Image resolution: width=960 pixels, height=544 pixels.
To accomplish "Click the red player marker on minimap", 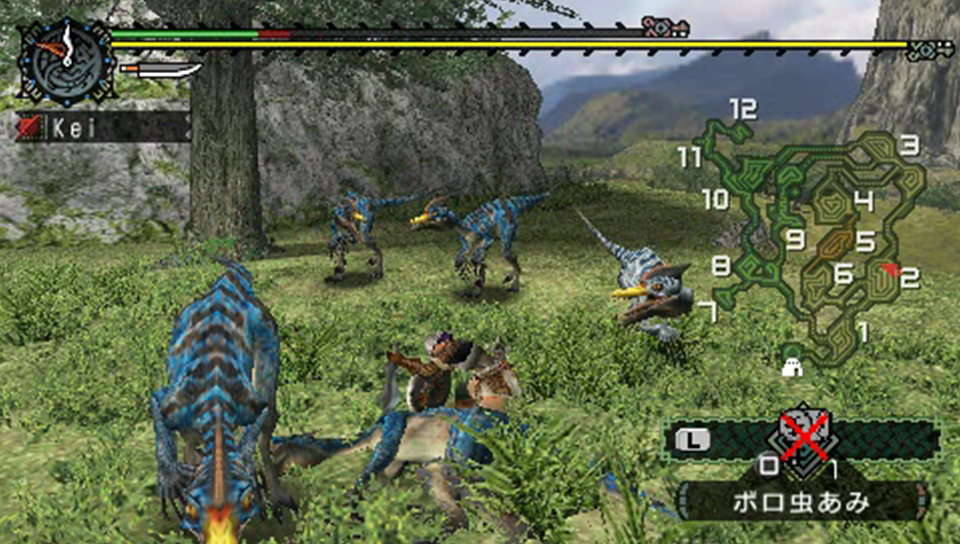I will (890, 270).
